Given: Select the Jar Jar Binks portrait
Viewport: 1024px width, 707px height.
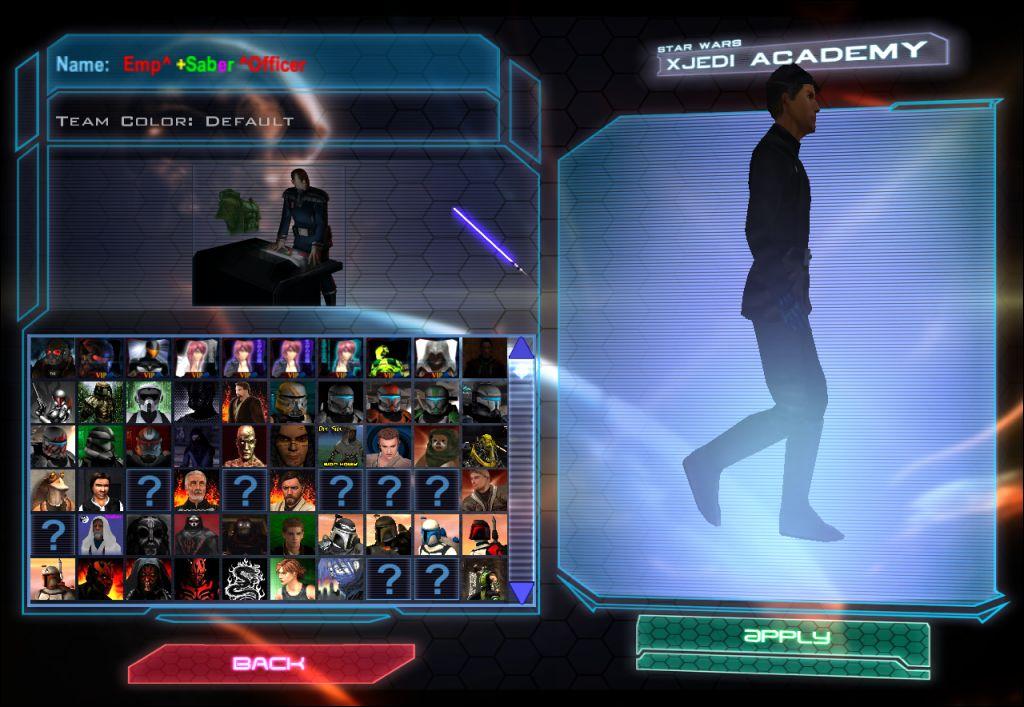Looking at the screenshot, I should 52,491.
